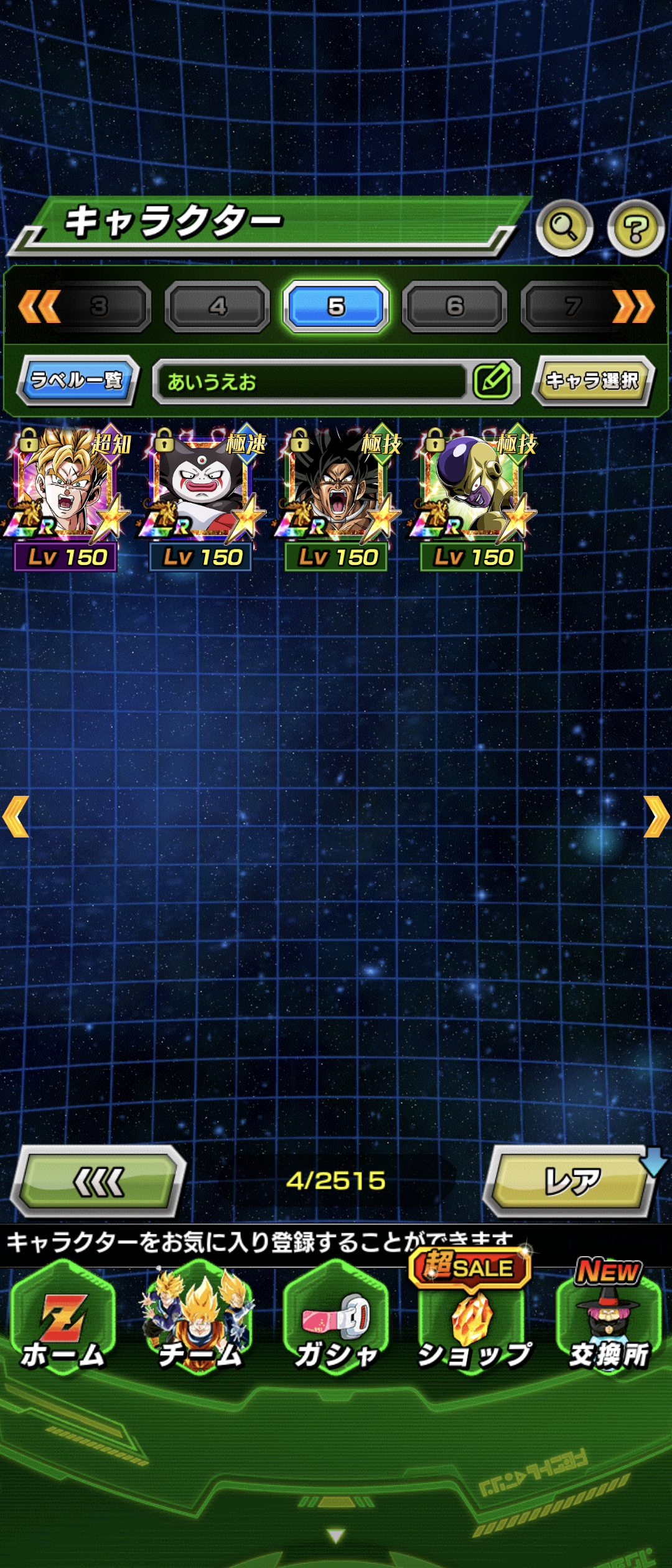
Task: Open the ラベル一覧 label list
Action: click(x=77, y=380)
